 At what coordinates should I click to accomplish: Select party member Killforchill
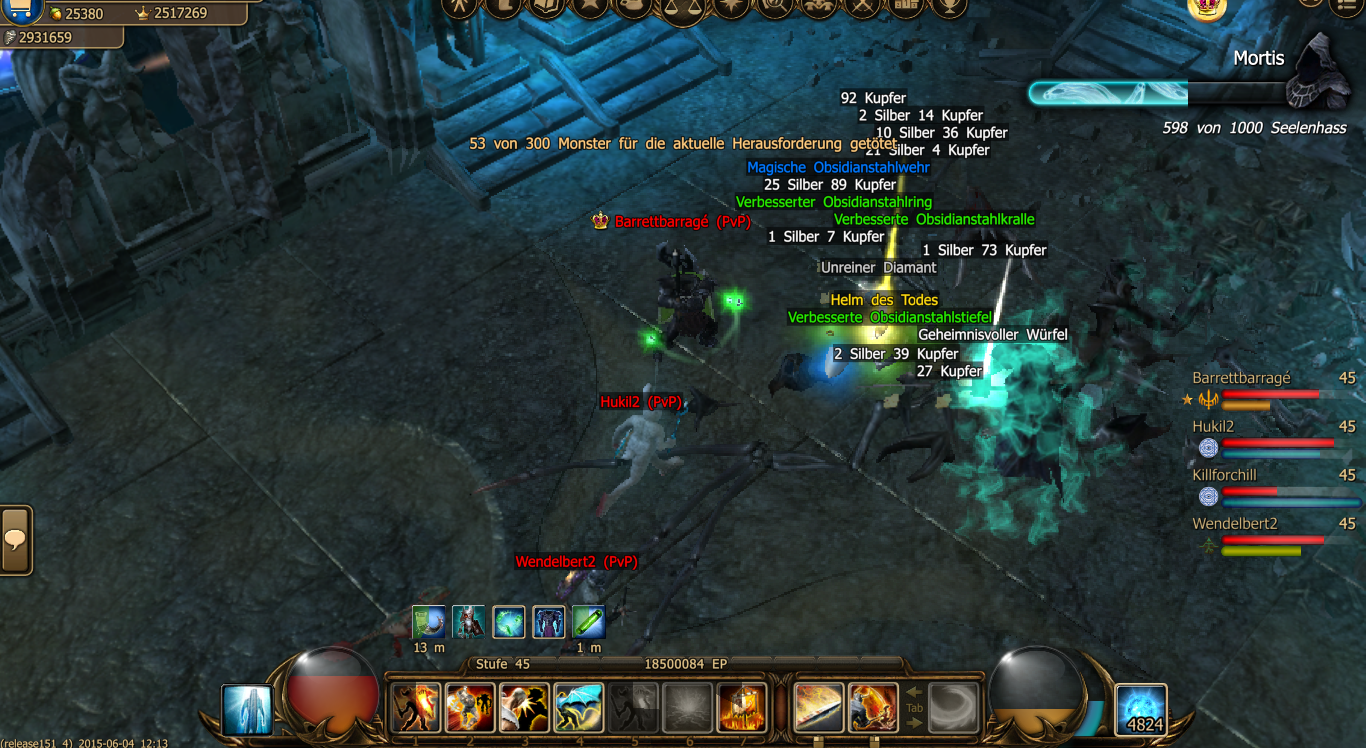pos(1224,475)
